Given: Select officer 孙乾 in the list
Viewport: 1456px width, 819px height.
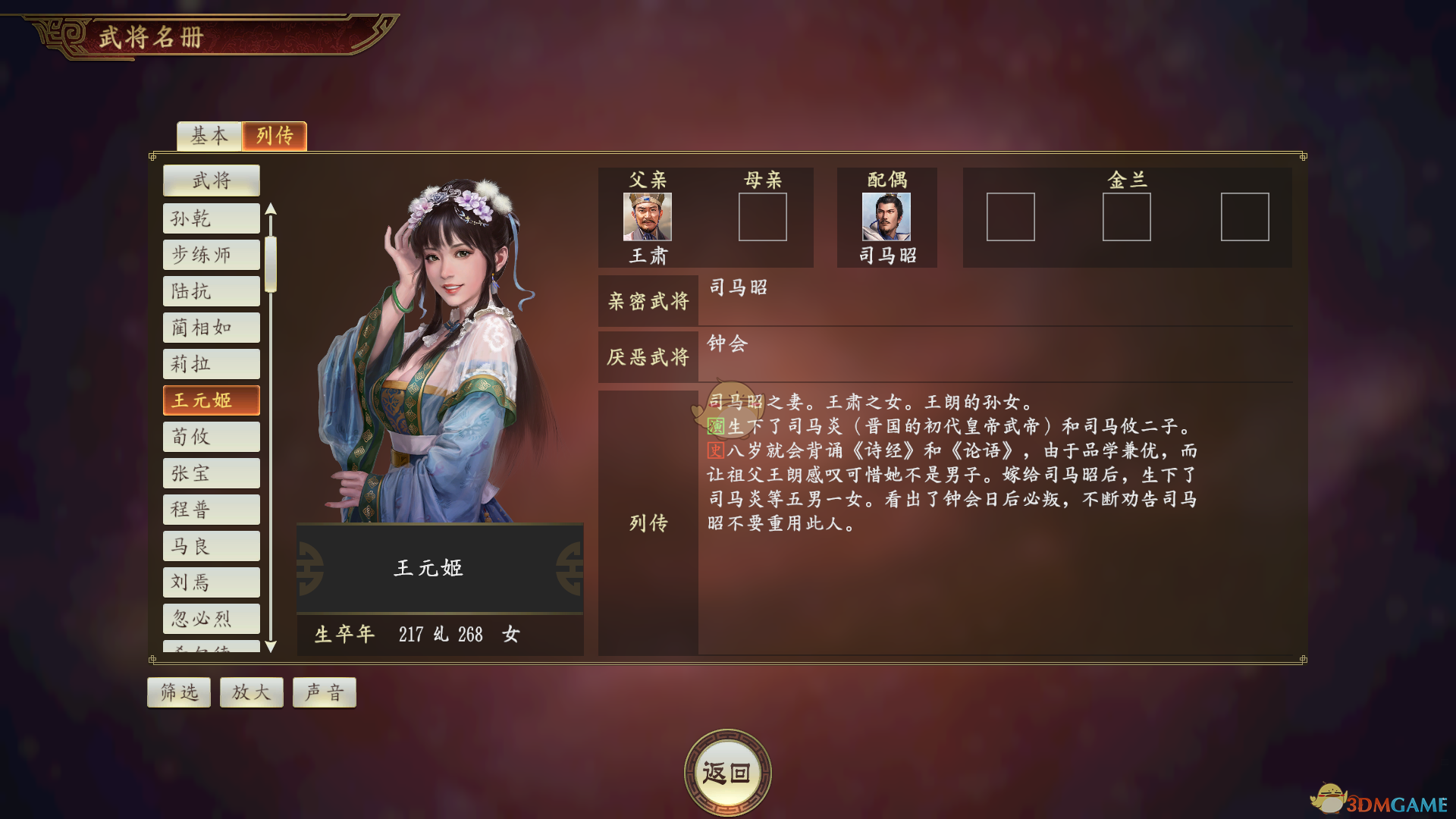Looking at the screenshot, I should click(211, 218).
